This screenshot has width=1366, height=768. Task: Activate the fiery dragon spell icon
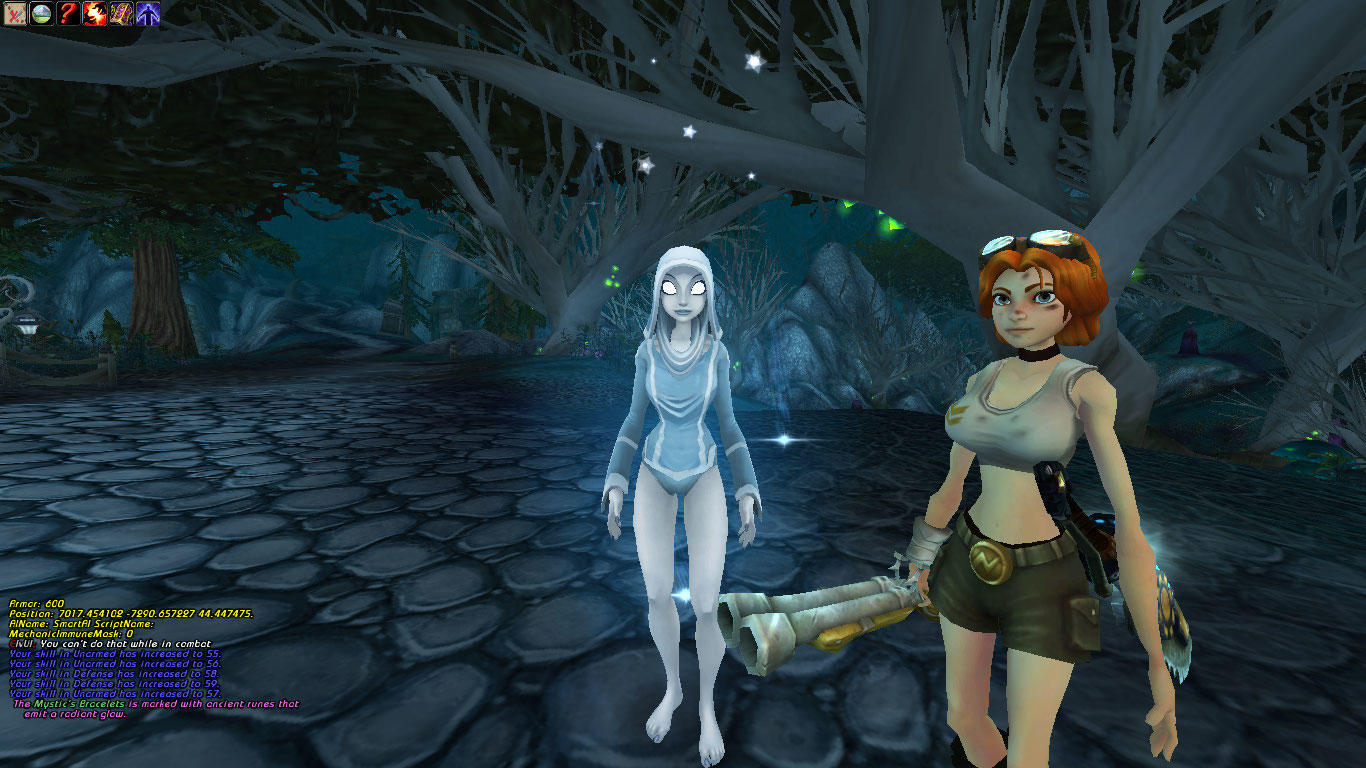tap(94, 13)
